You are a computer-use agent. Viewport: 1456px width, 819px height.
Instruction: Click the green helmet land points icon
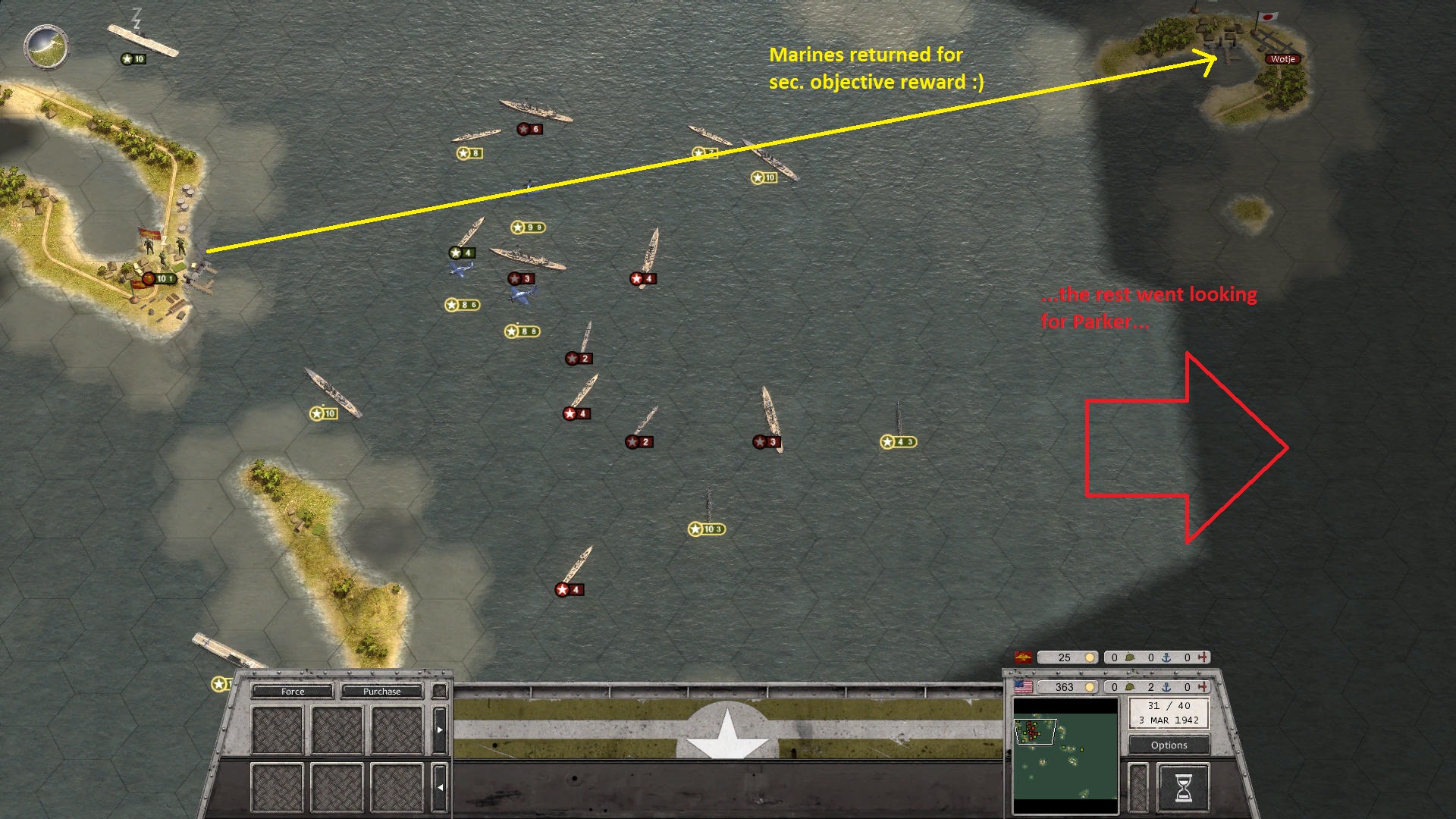pos(1129,687)
